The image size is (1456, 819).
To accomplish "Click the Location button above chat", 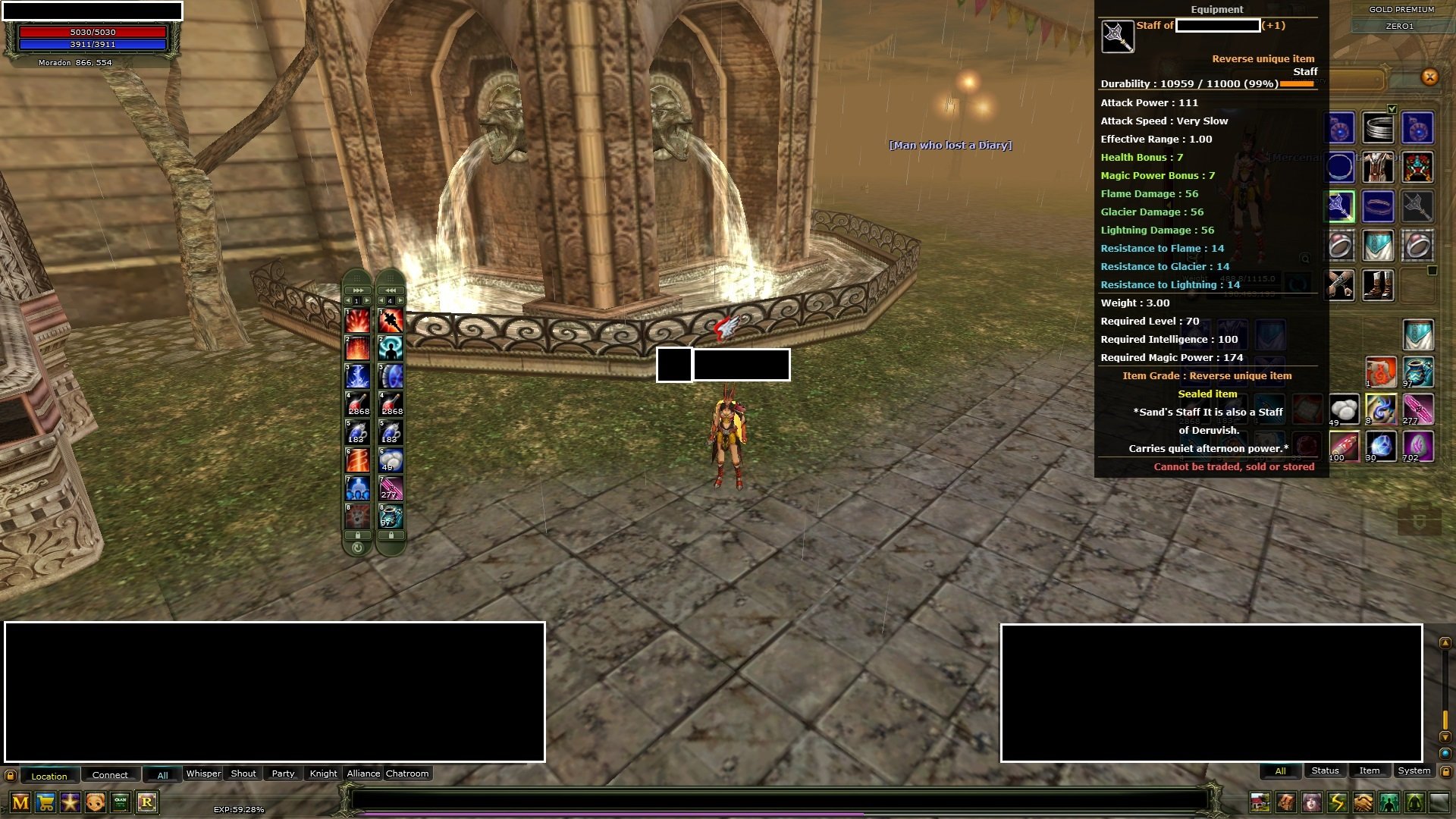I will tap(49, 776).
